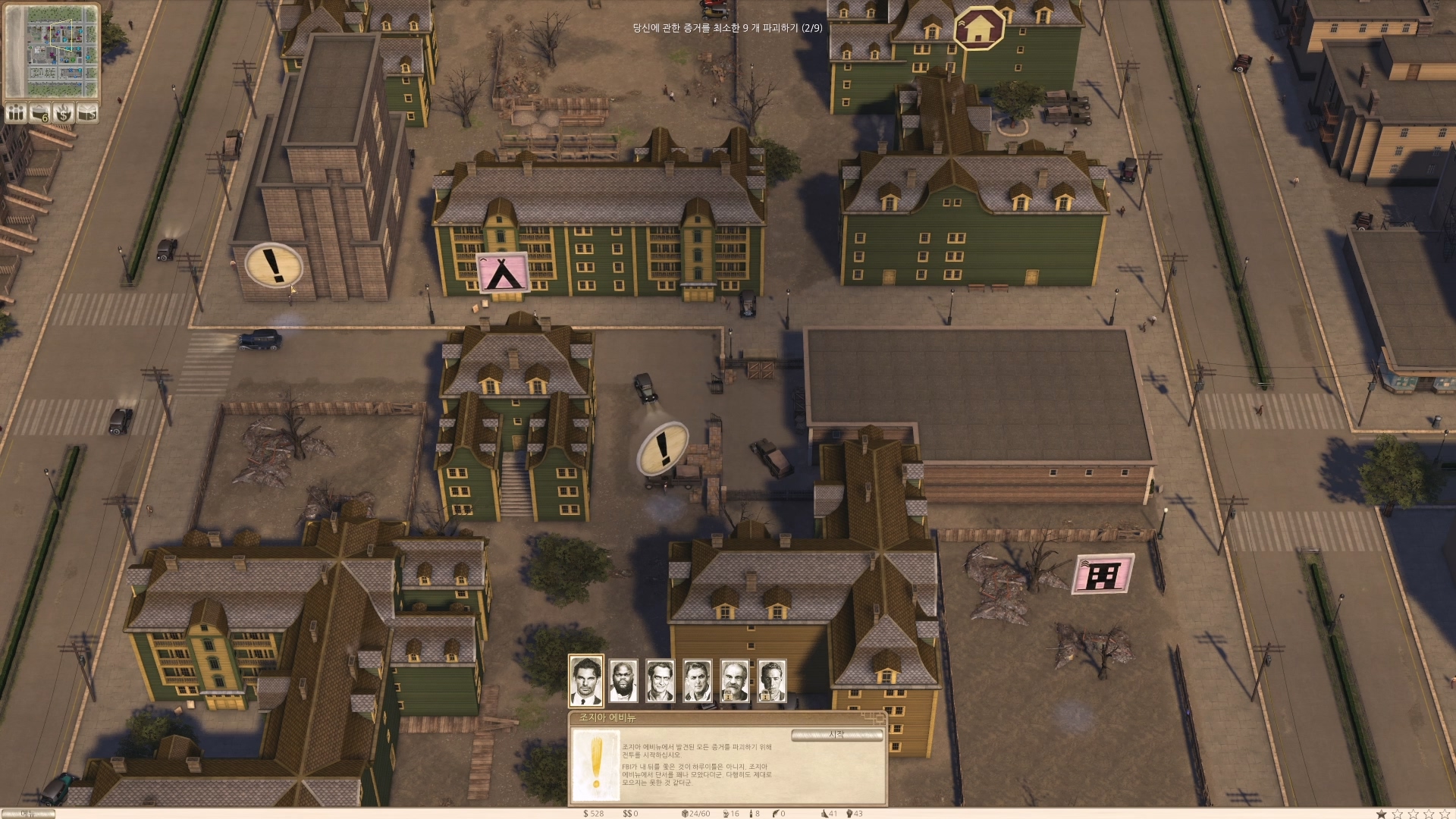This screenshot has width=1456, height=819.
Task: Open the briefcase icon showing 6
Action: tap(39, 114)
